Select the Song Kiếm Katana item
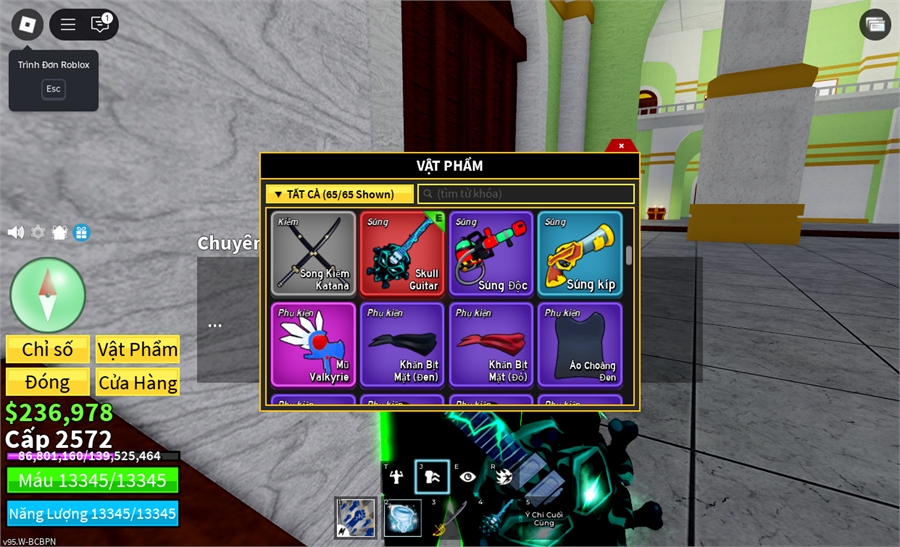 (x=314, y=253)
